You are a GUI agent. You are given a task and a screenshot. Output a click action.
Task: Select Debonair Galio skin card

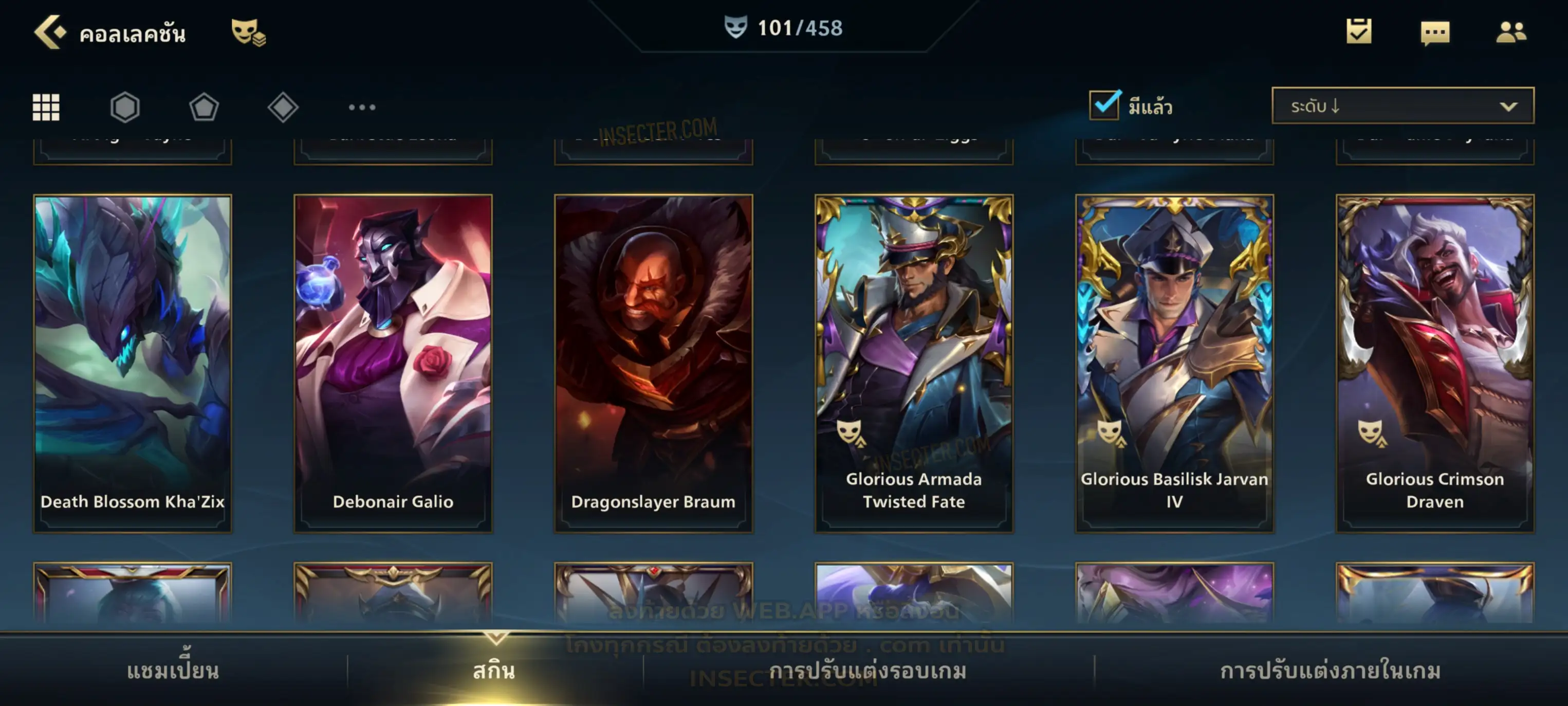pyautogui.click(x=393, y=364)
